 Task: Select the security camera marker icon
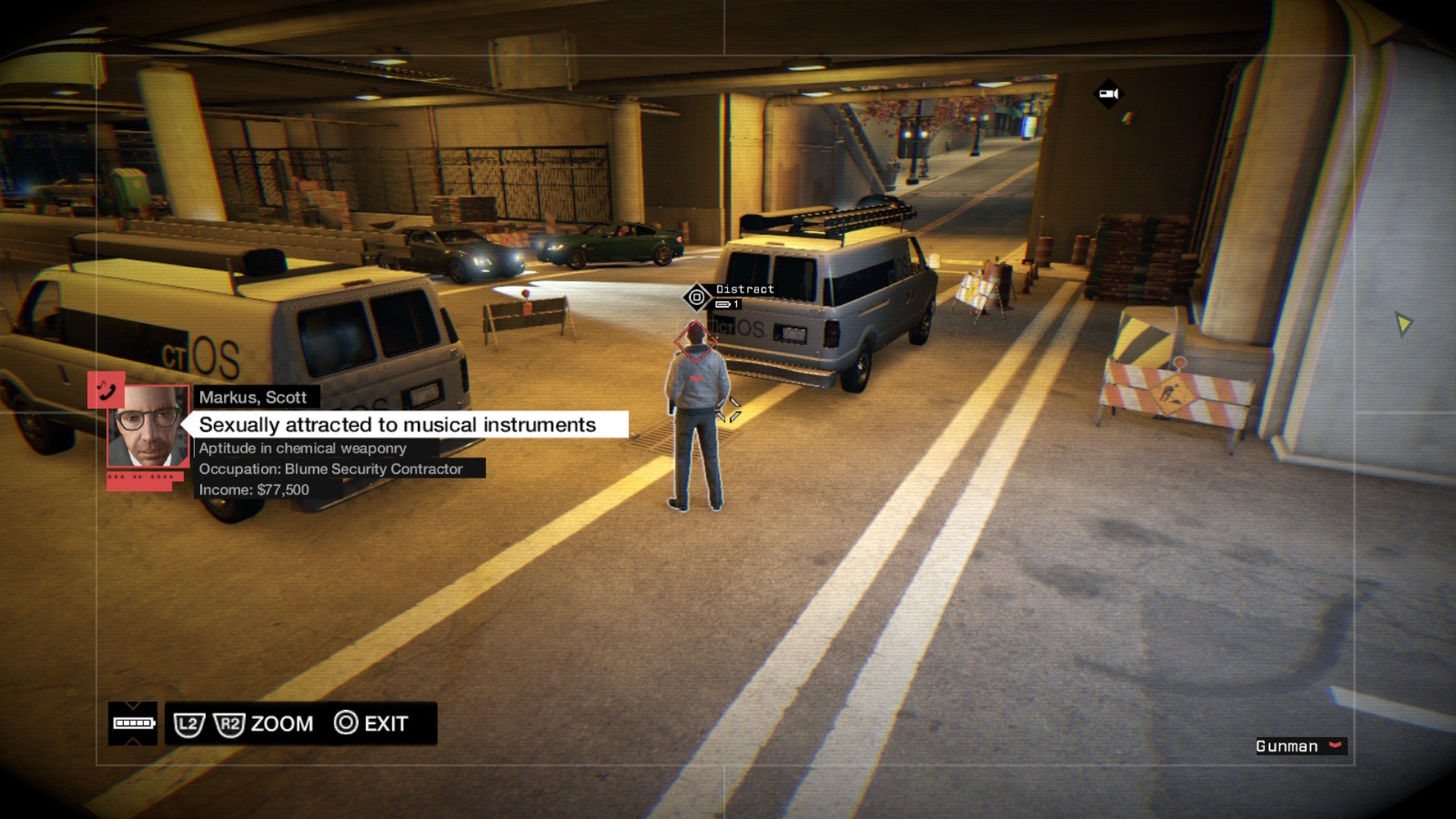(x=1109, y=94)
